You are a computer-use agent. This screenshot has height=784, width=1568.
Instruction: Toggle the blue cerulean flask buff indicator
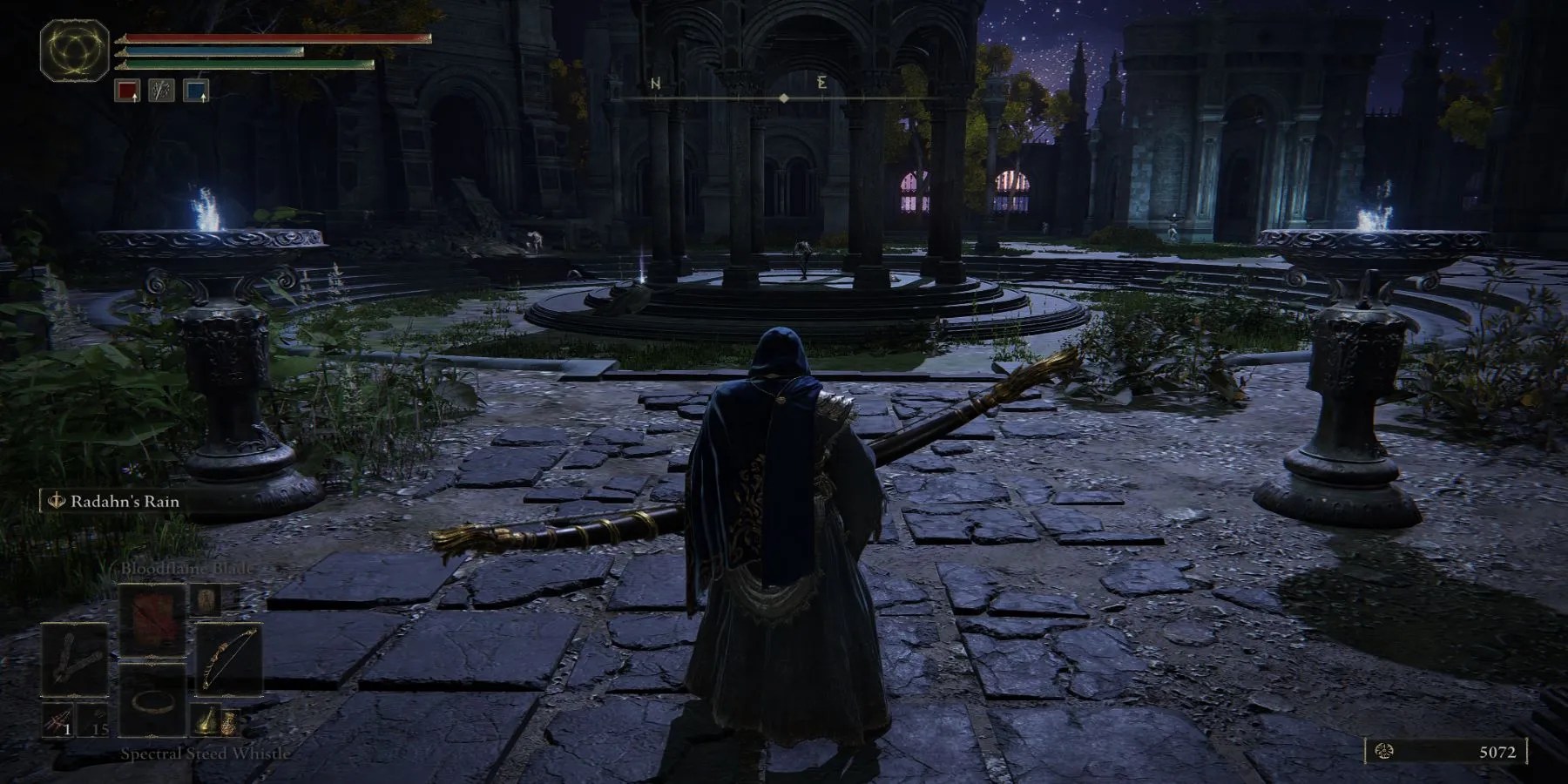pos(196,91)
